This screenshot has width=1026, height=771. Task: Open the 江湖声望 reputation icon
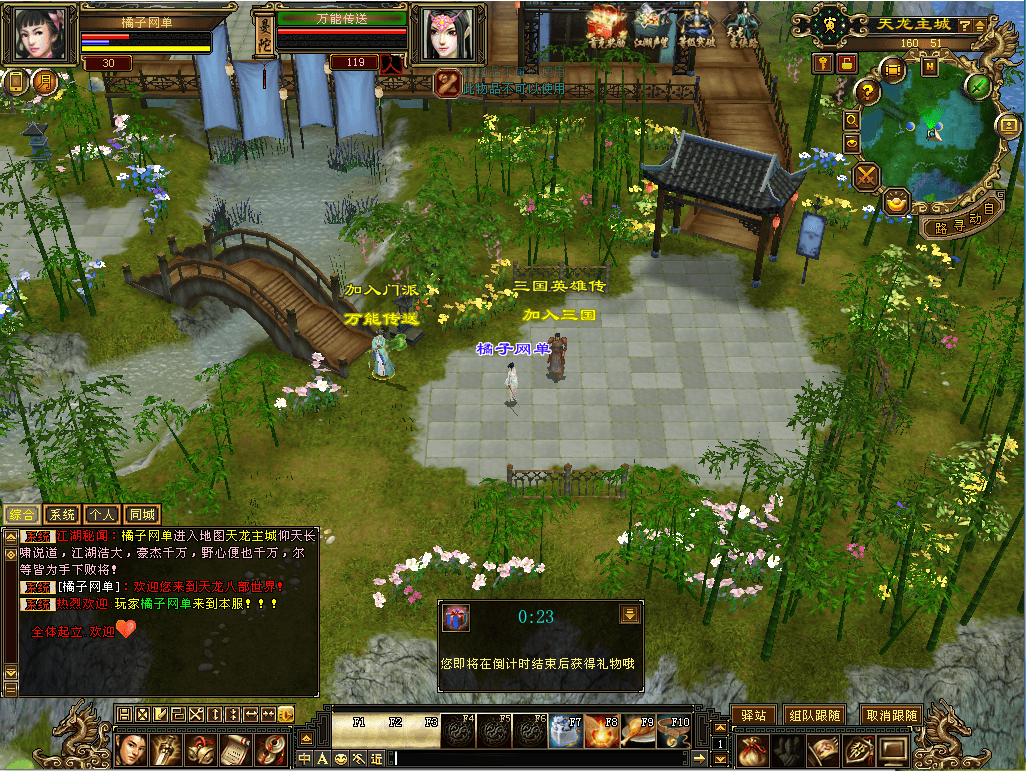[x=655, y=26]
